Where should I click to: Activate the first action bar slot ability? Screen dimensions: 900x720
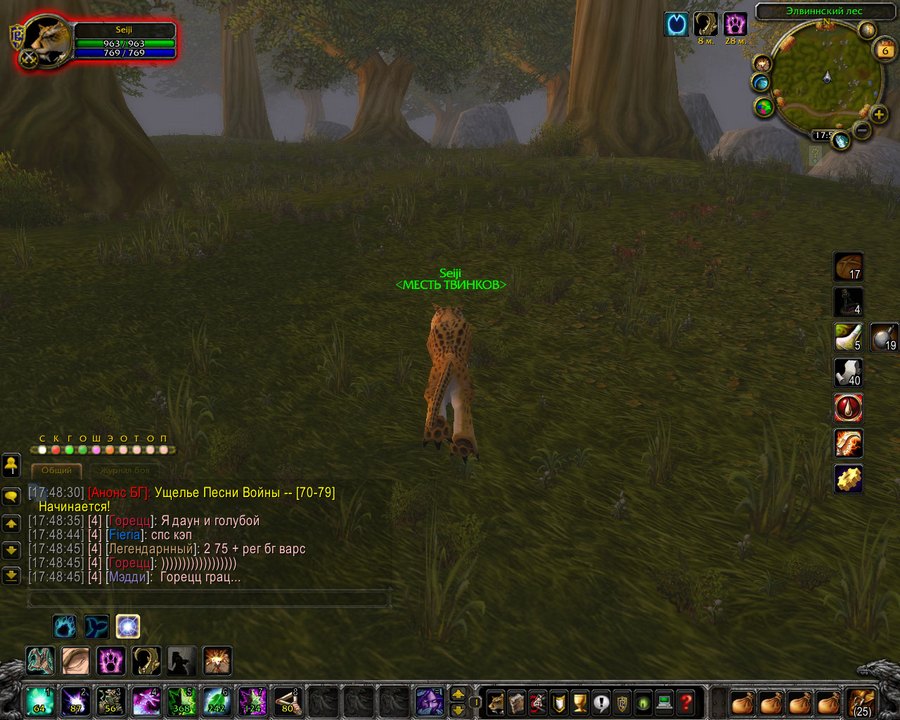[41, 701]
